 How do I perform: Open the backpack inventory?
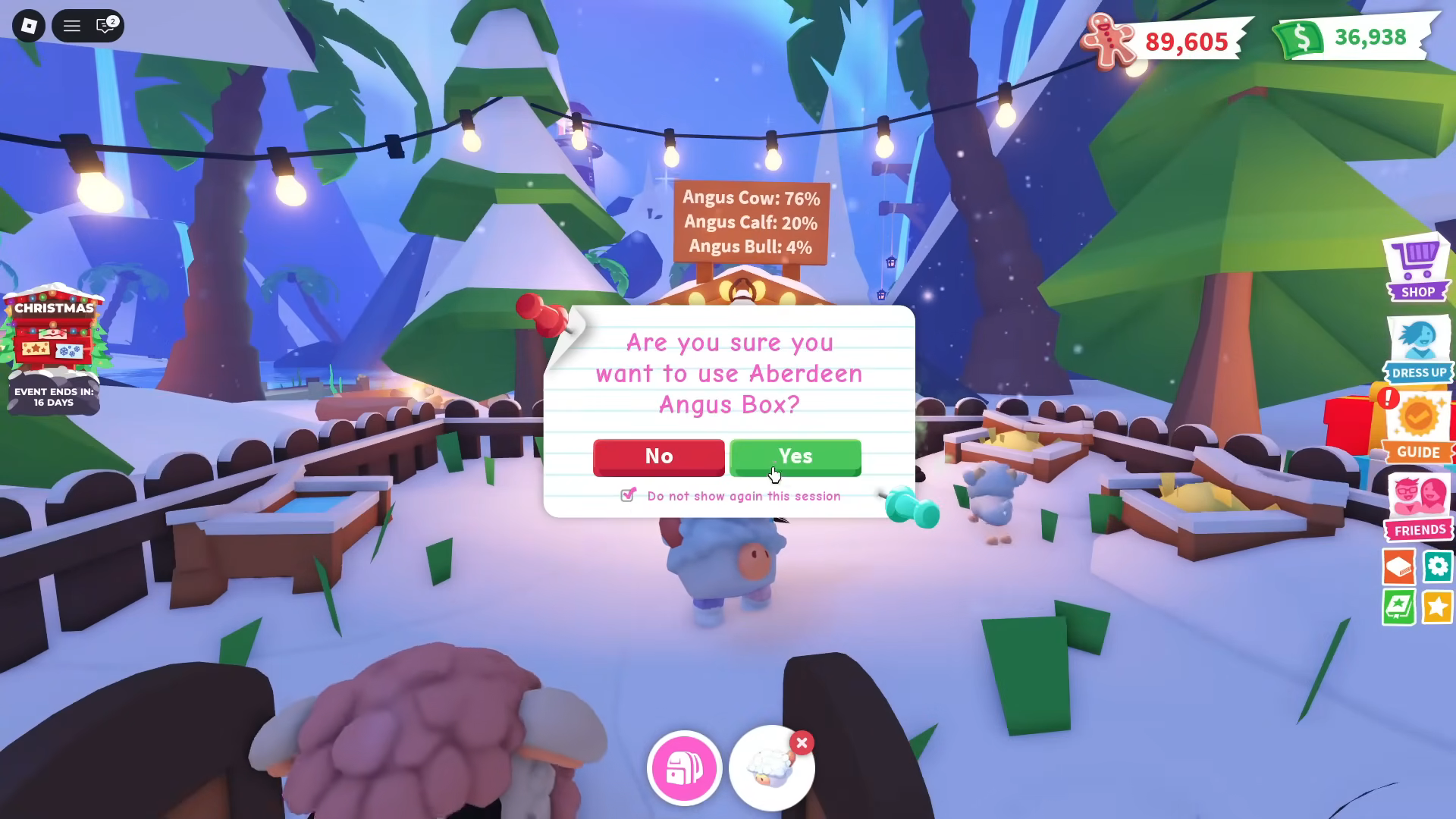click(x=683, y=767)
